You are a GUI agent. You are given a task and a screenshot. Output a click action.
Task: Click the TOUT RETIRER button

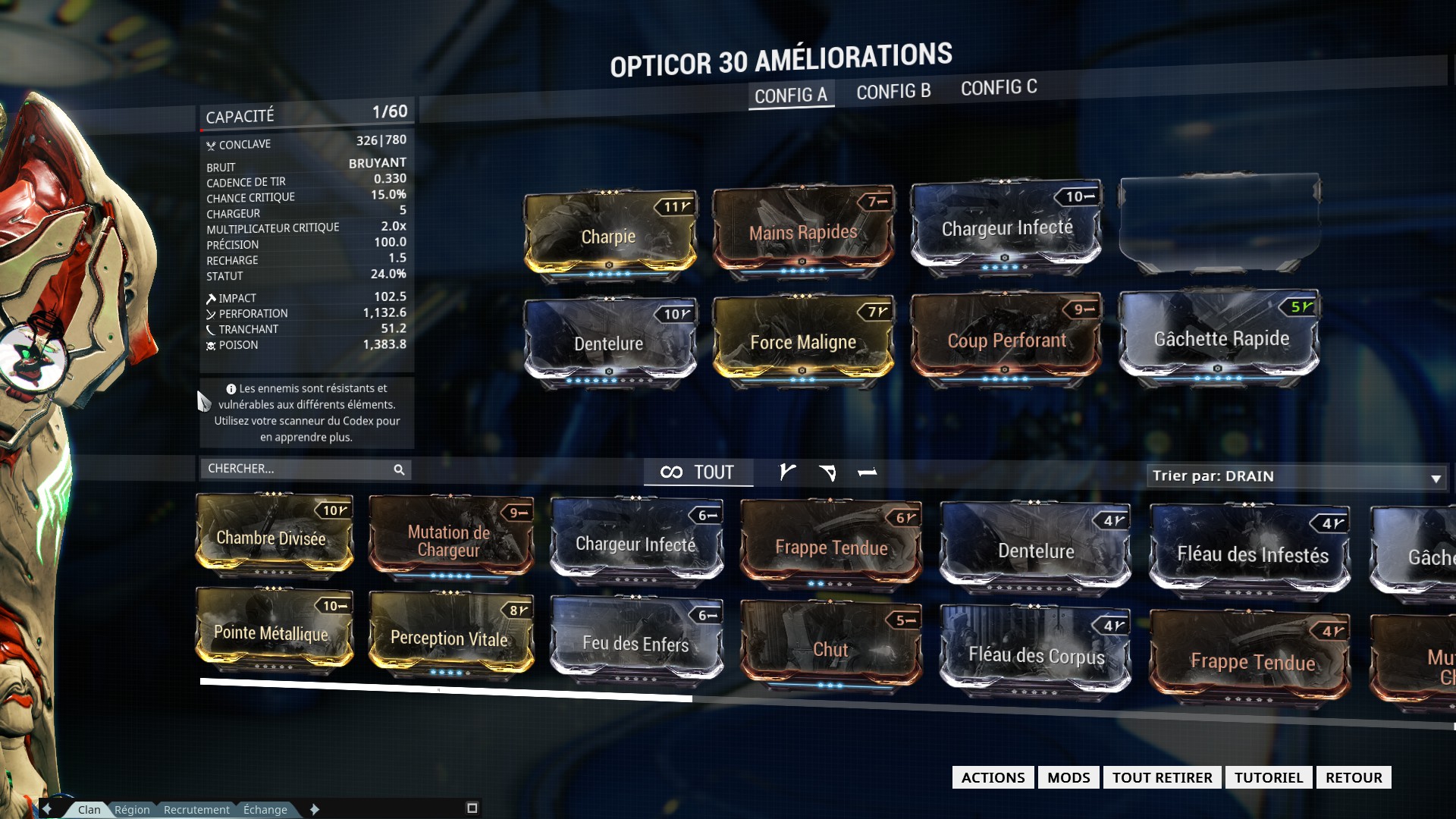[1162, 777]
